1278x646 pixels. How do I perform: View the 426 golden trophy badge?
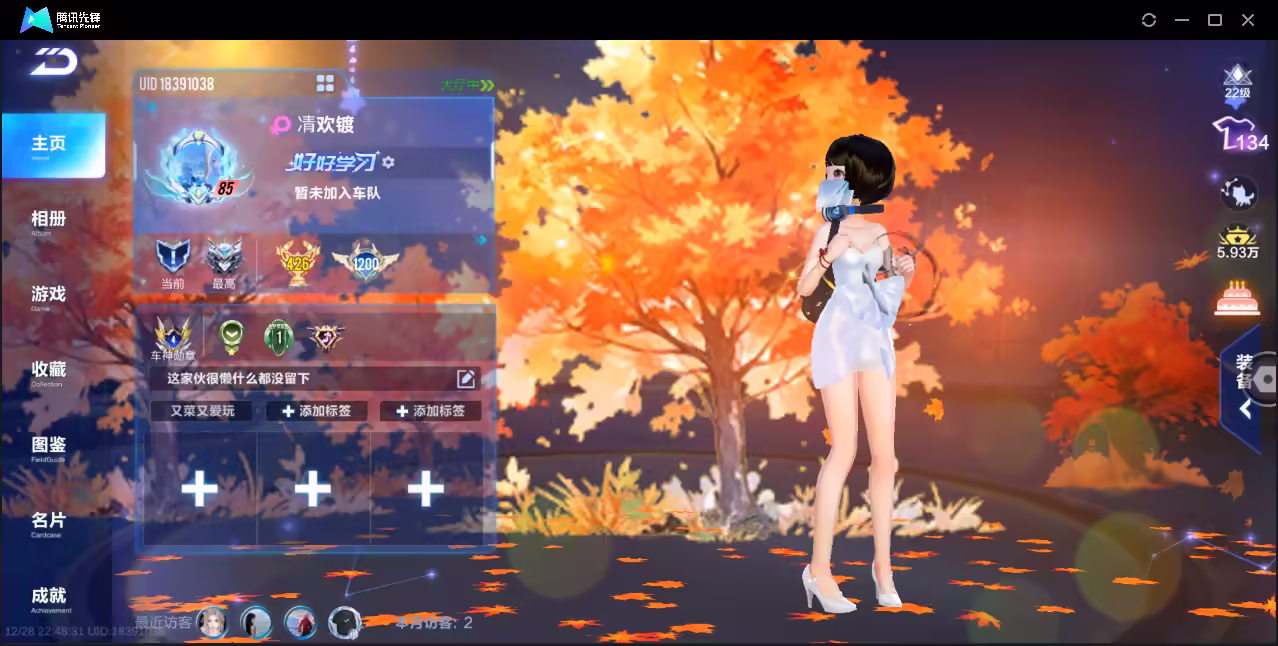coord(297,263)
